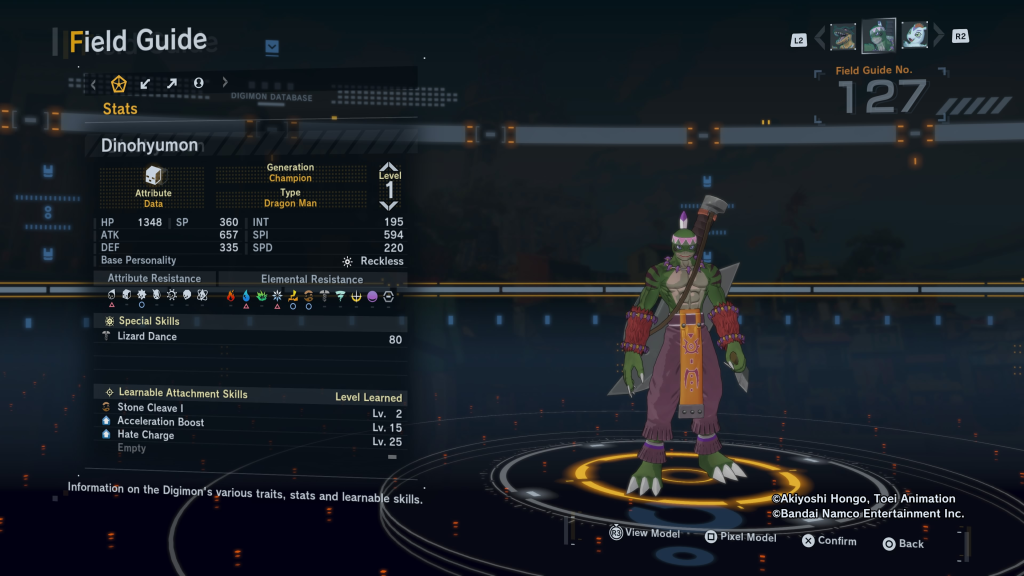This screenshot has width=1024, height=576.
Task: Cycle to previous Digimon with left arrow
Action: [821, 38]
